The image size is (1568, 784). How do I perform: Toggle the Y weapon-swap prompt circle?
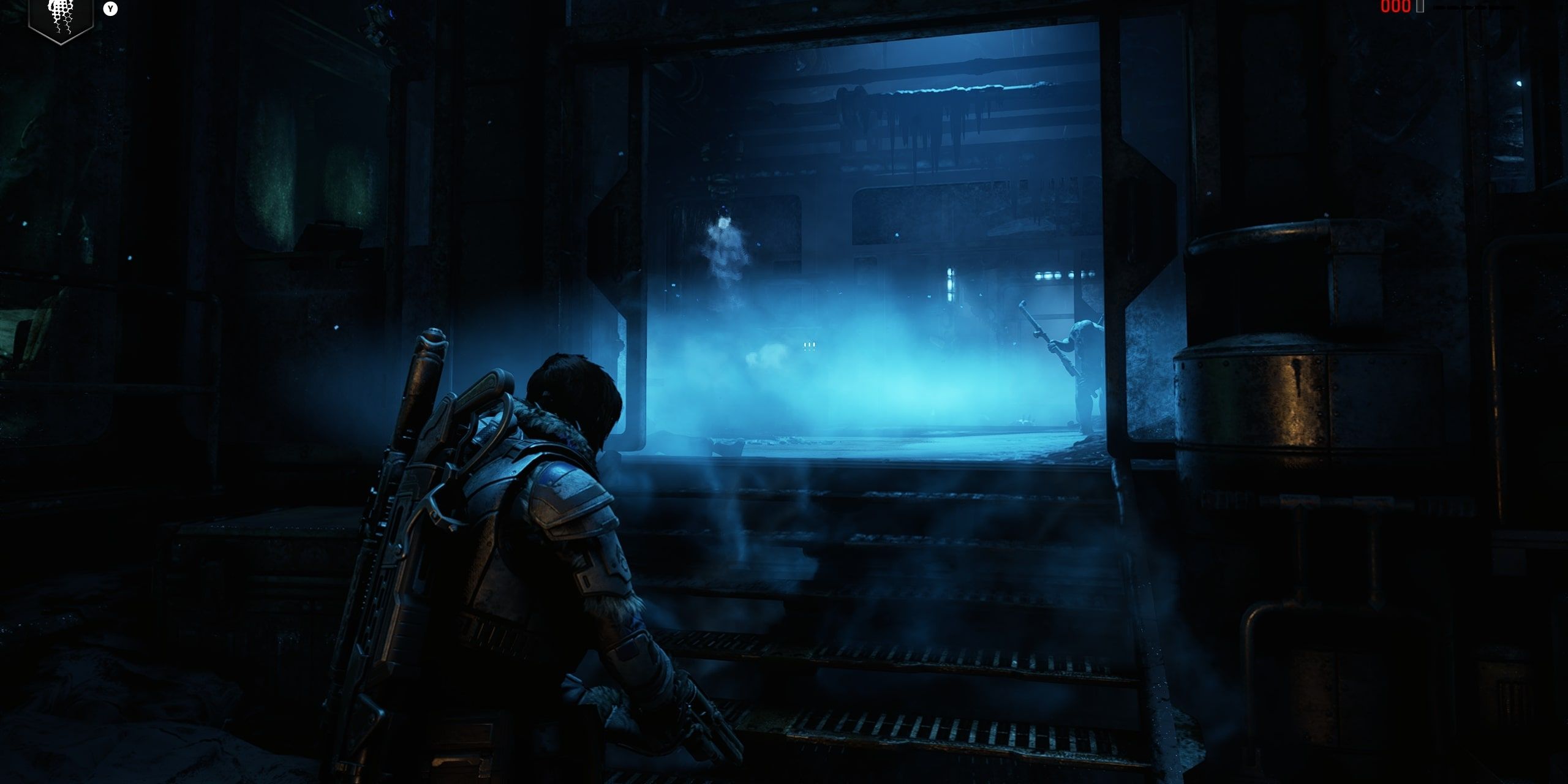(x=109, y=7)
